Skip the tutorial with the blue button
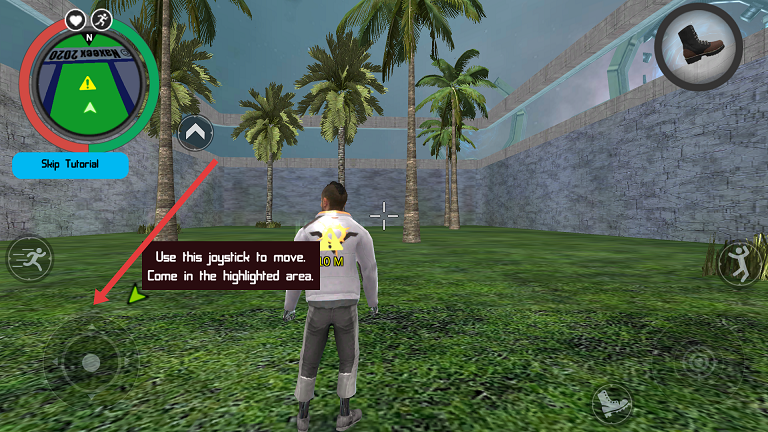768x432 pixels. tap(70, 164)
